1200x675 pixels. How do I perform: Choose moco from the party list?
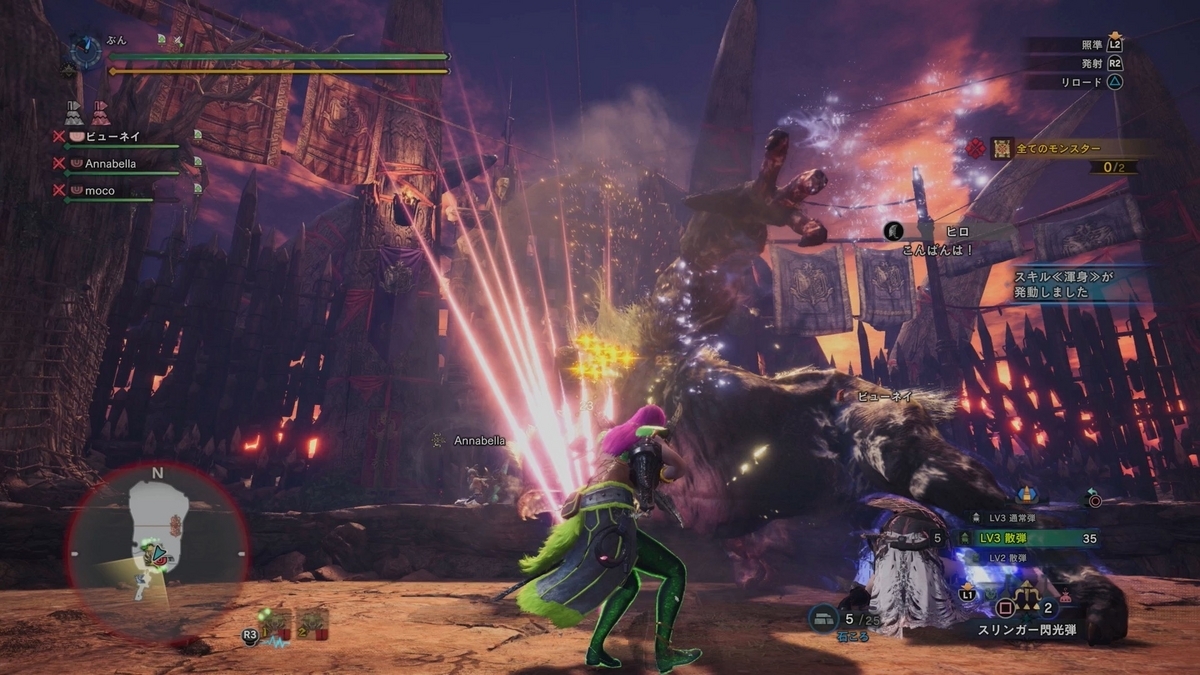(99, 190)
